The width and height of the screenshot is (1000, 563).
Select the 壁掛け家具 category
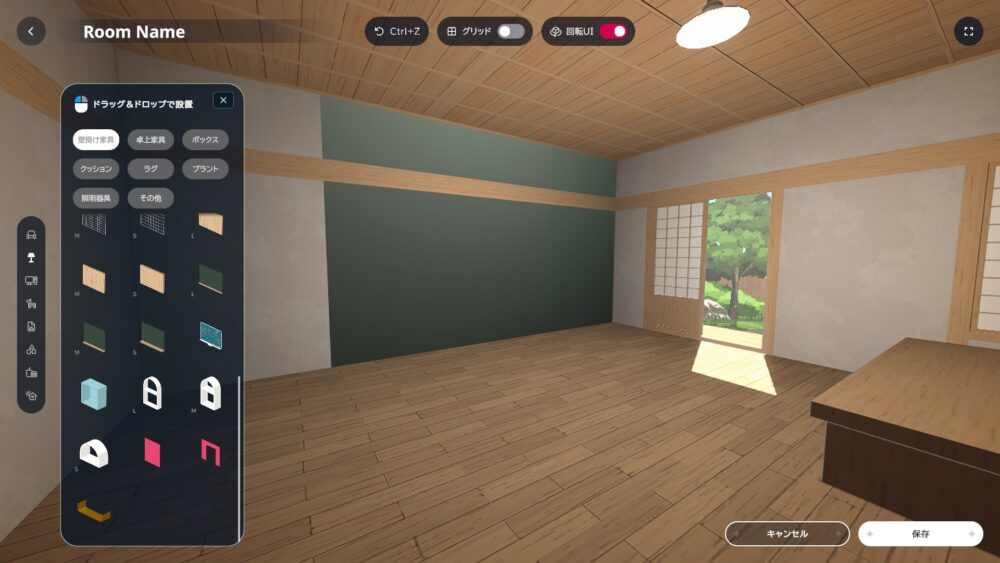coord(96,140)
